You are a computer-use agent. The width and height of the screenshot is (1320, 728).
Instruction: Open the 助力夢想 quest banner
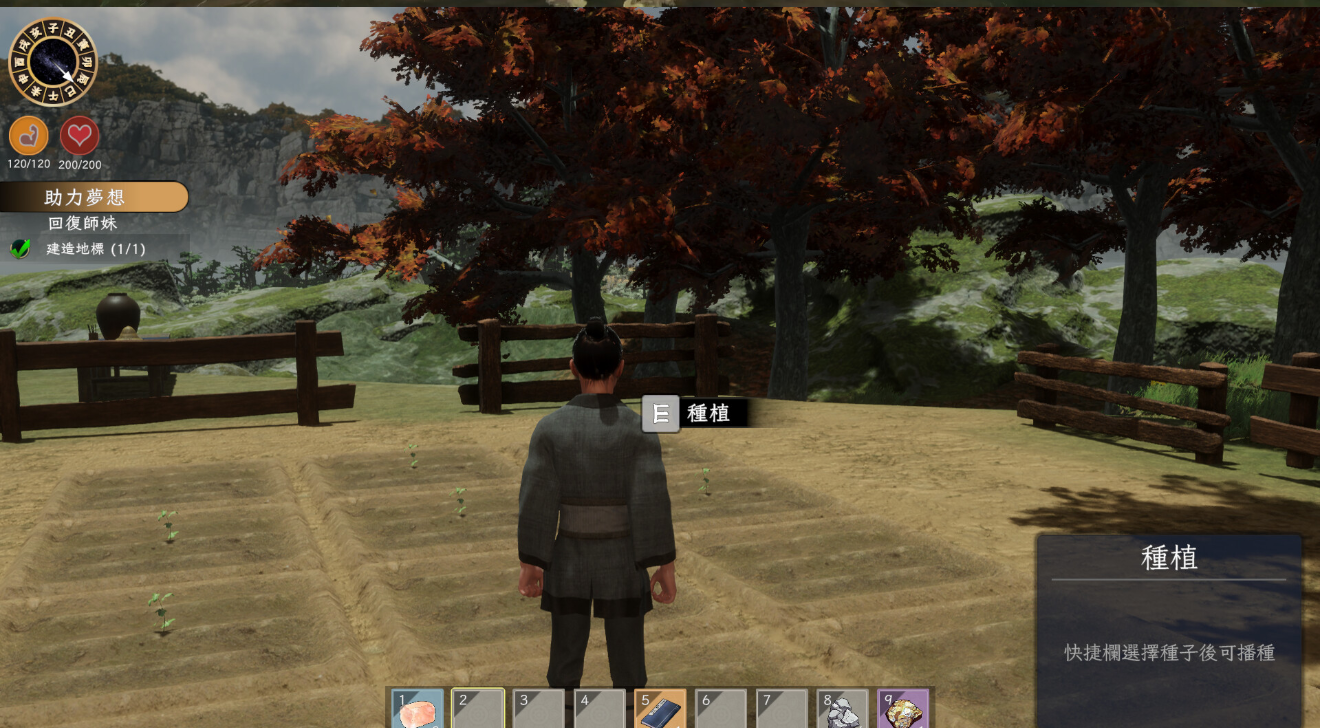[x=94, y=197]
